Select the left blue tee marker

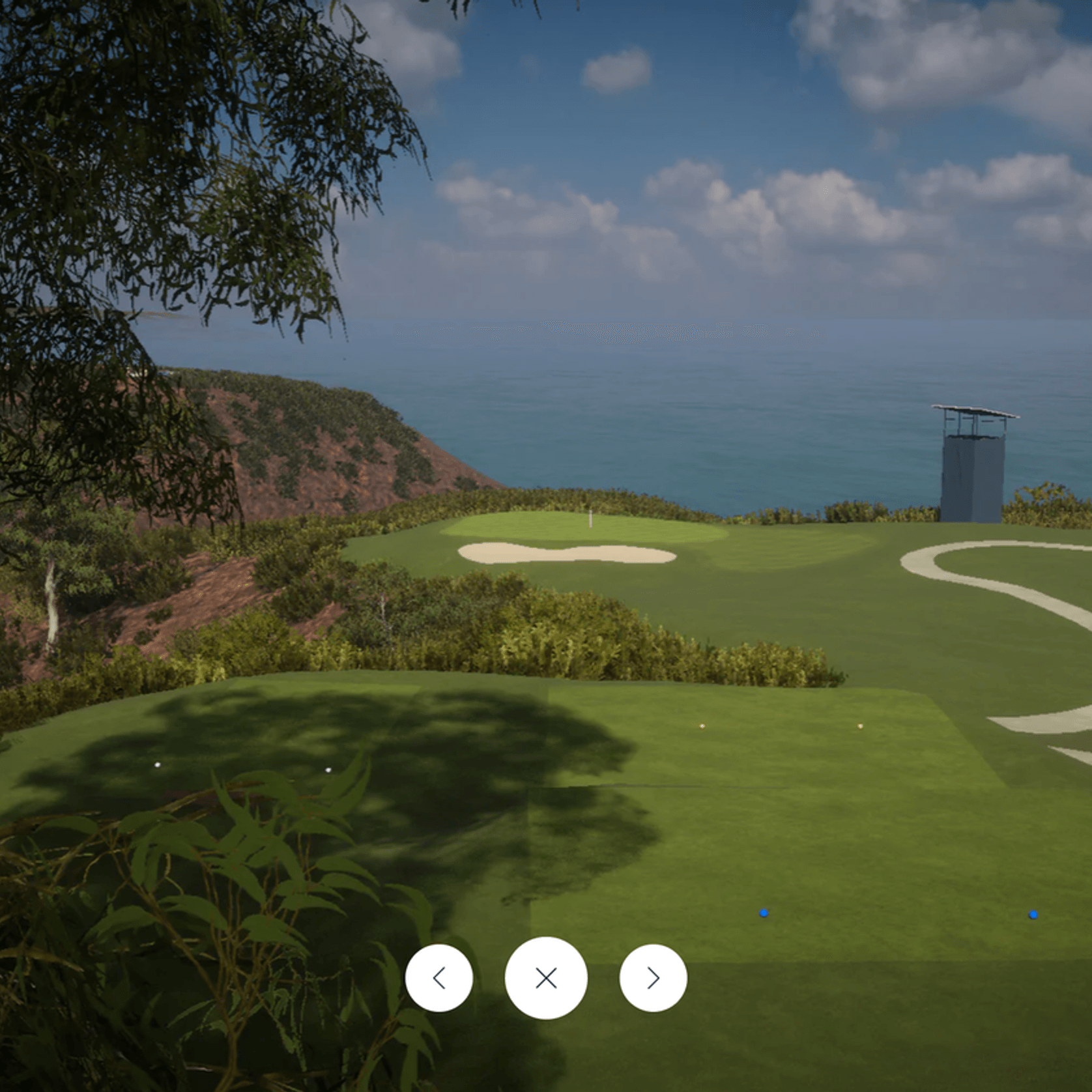click(x=764, y=914)
